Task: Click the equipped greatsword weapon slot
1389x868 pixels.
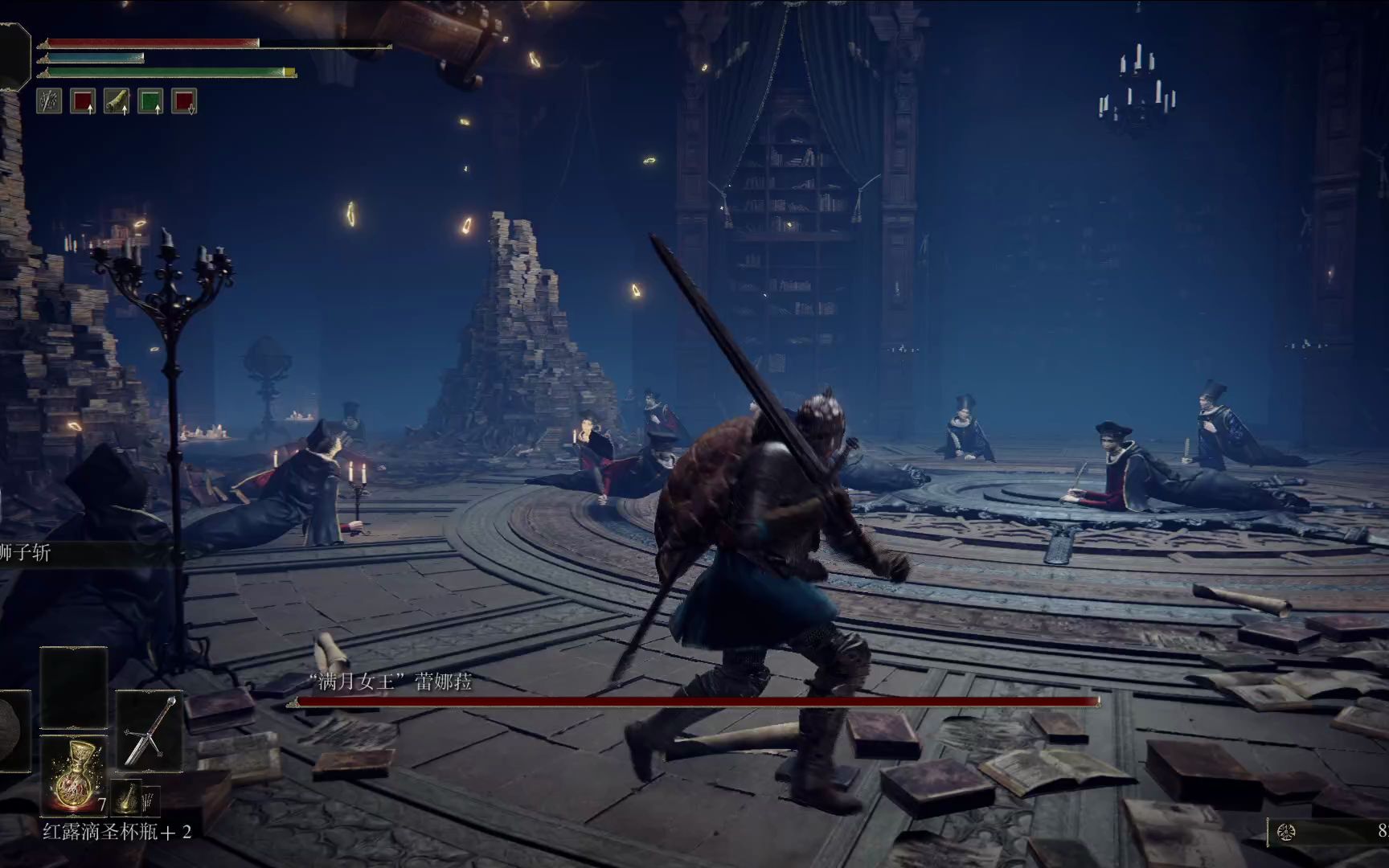Action: point(150,730)
